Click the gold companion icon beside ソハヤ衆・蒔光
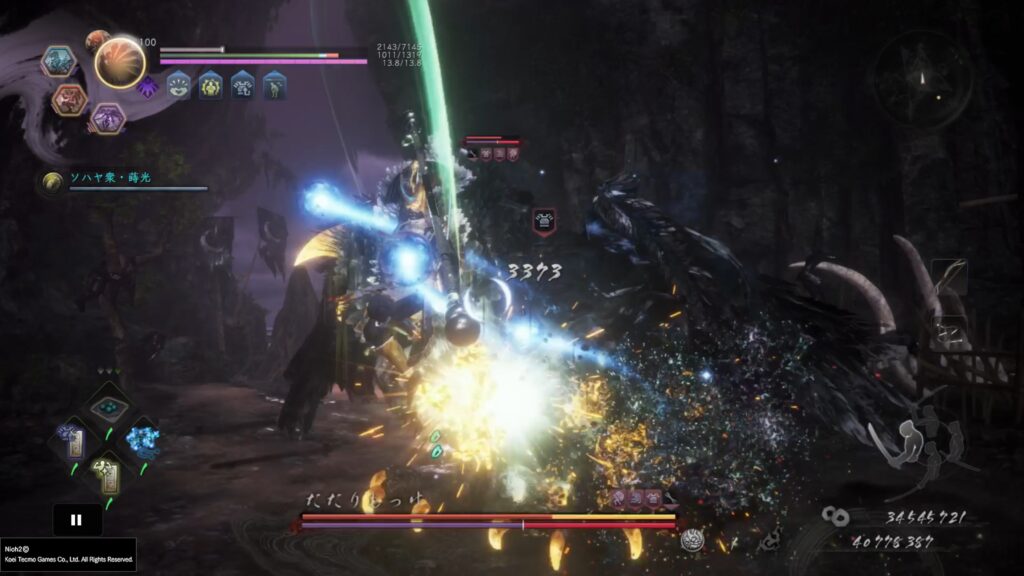This screenshot has width=1024, height=576. coord(52,181)
